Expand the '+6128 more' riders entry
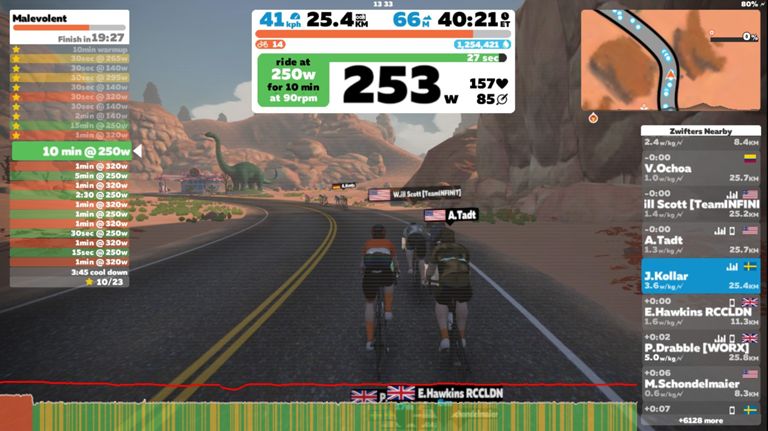Screen dimensions: 768x431 (x=700, y=420)
